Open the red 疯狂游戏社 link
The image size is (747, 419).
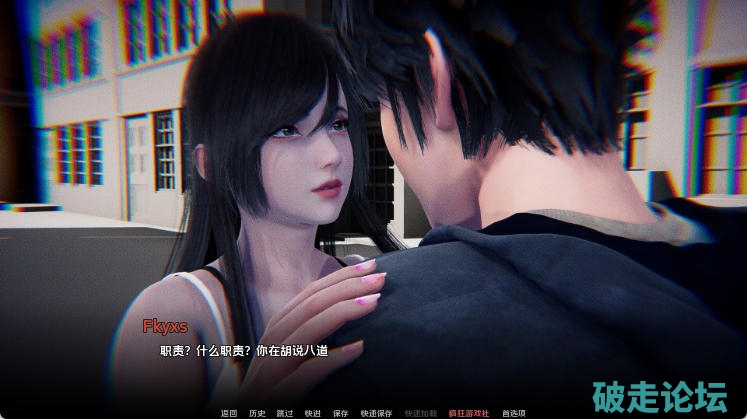click(x=467, y=412)
